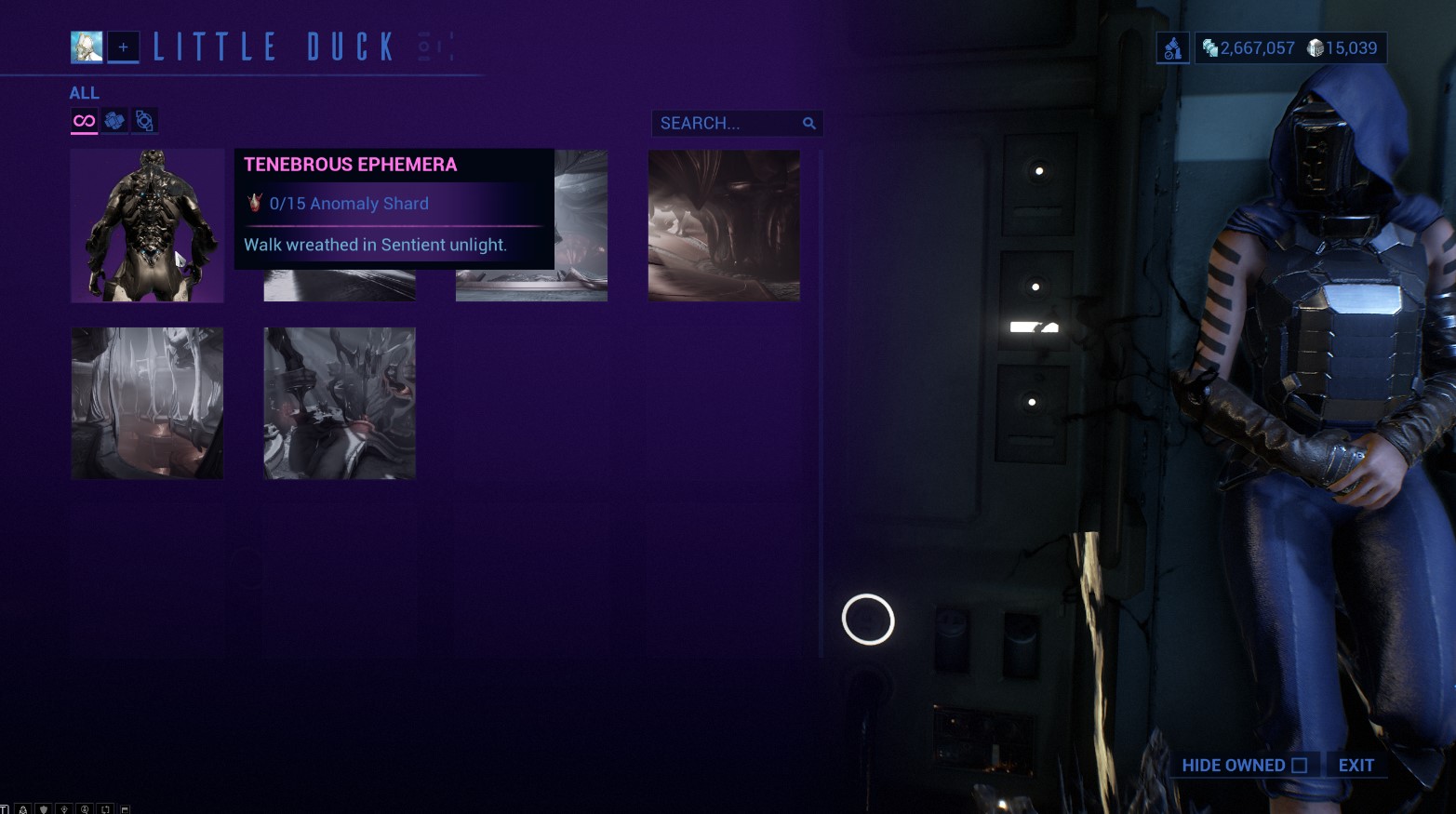
Task: Open the search magnifier dropdown
Action: (x=808, y=123)
